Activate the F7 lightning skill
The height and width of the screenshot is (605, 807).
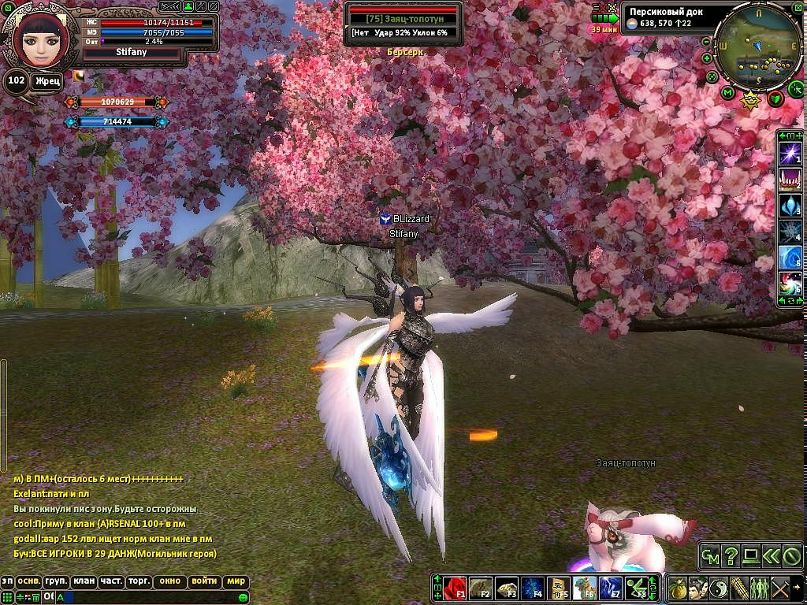pos(611,587)
